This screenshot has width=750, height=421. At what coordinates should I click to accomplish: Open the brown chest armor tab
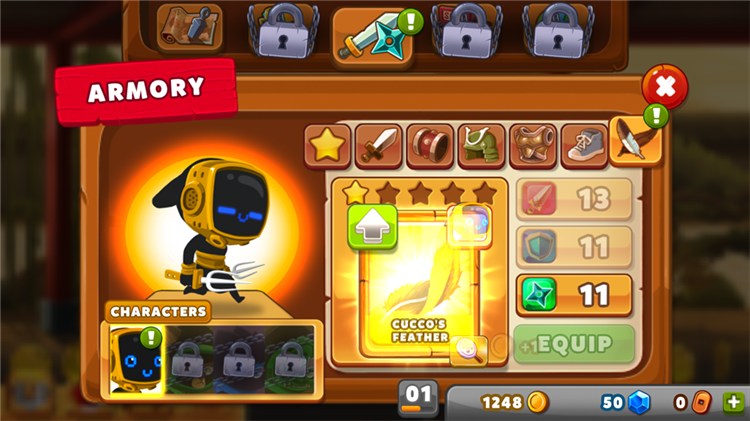click(532, 147)
